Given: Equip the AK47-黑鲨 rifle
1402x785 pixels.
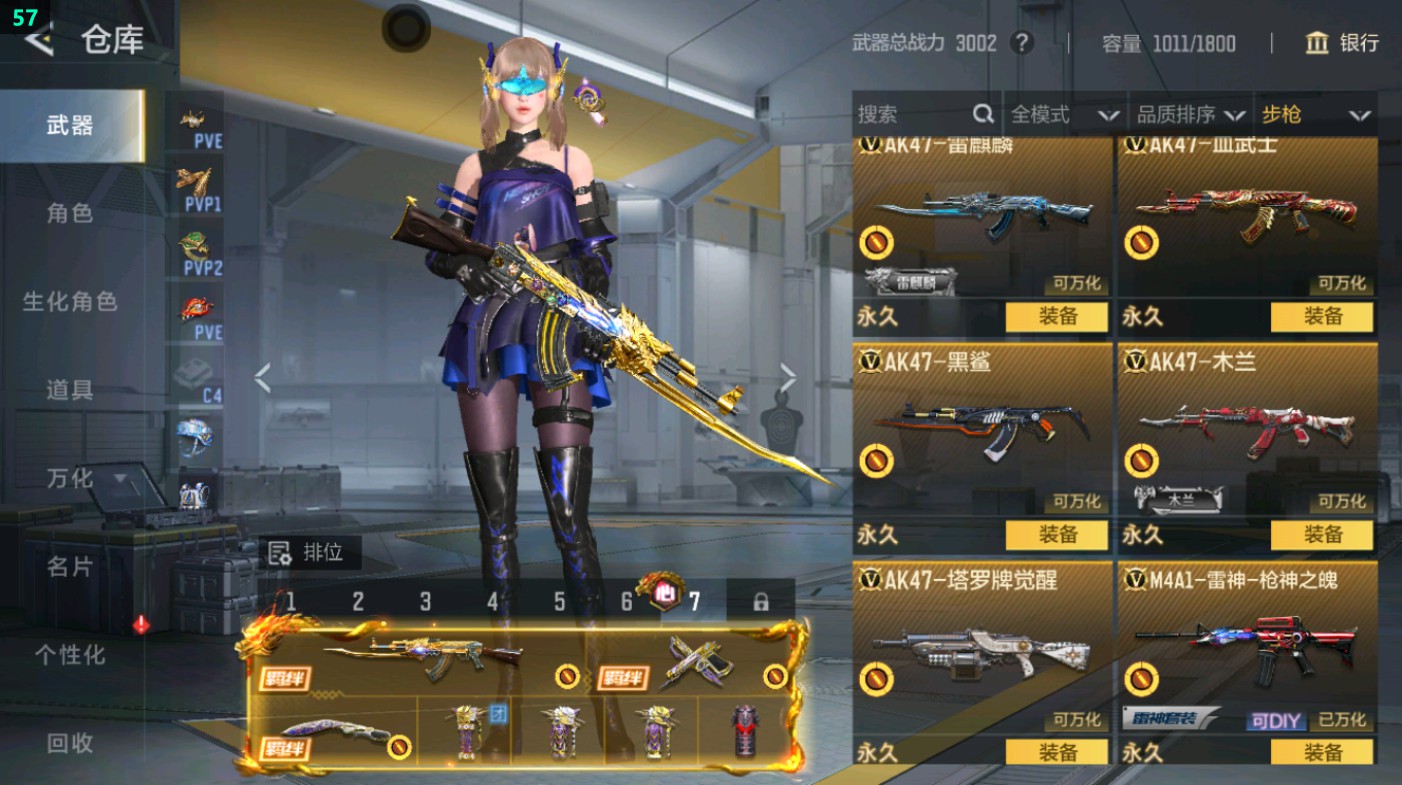Looking at the screenshot, I should [1056, 535].
